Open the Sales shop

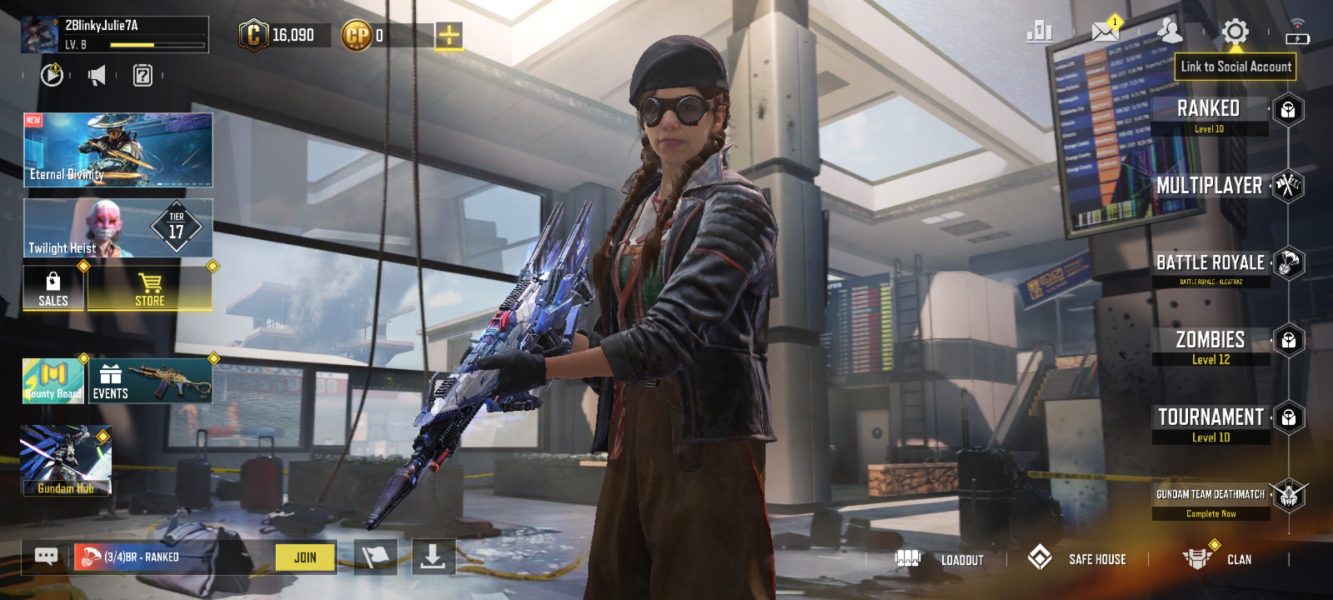tap(53, 287)
